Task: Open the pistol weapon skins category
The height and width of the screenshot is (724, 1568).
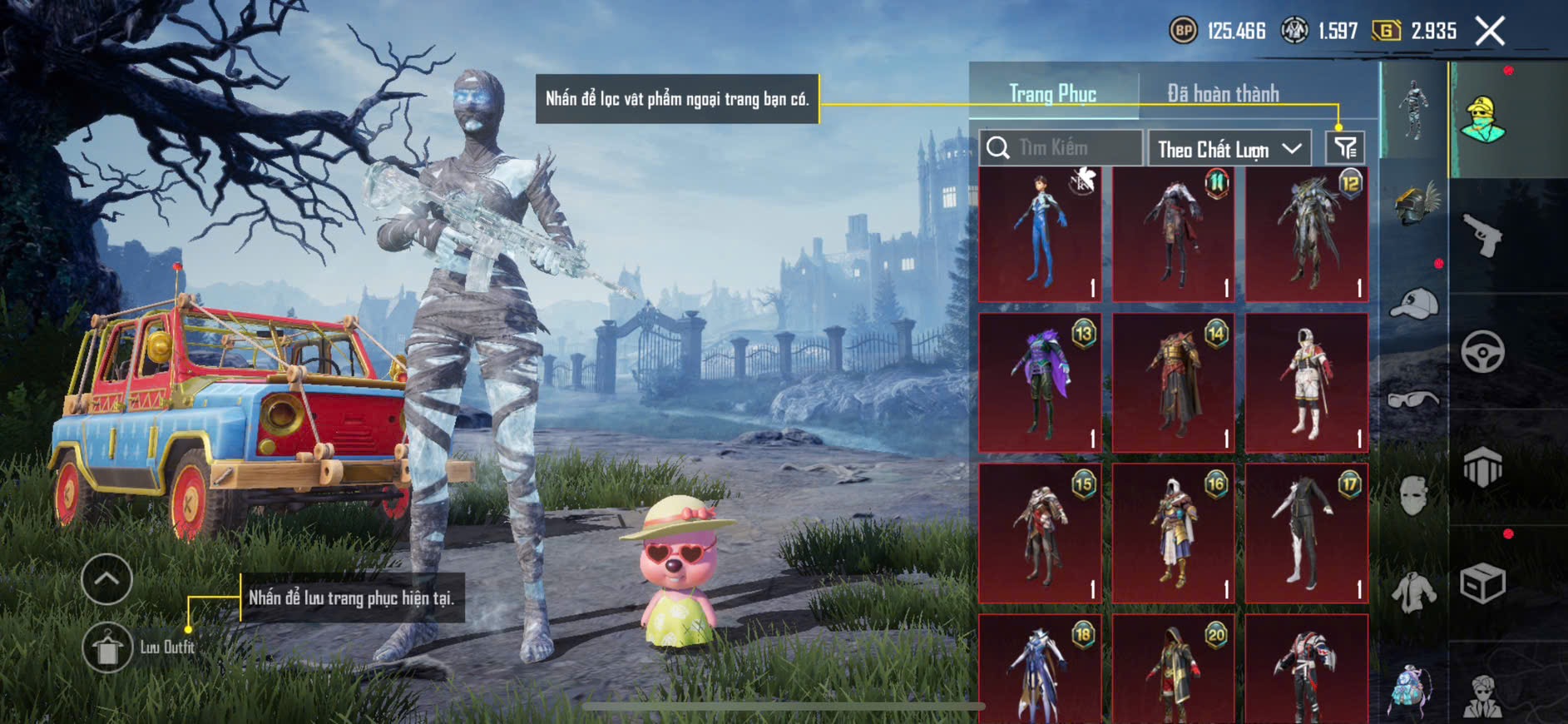Action: [x=1482, y=236]
